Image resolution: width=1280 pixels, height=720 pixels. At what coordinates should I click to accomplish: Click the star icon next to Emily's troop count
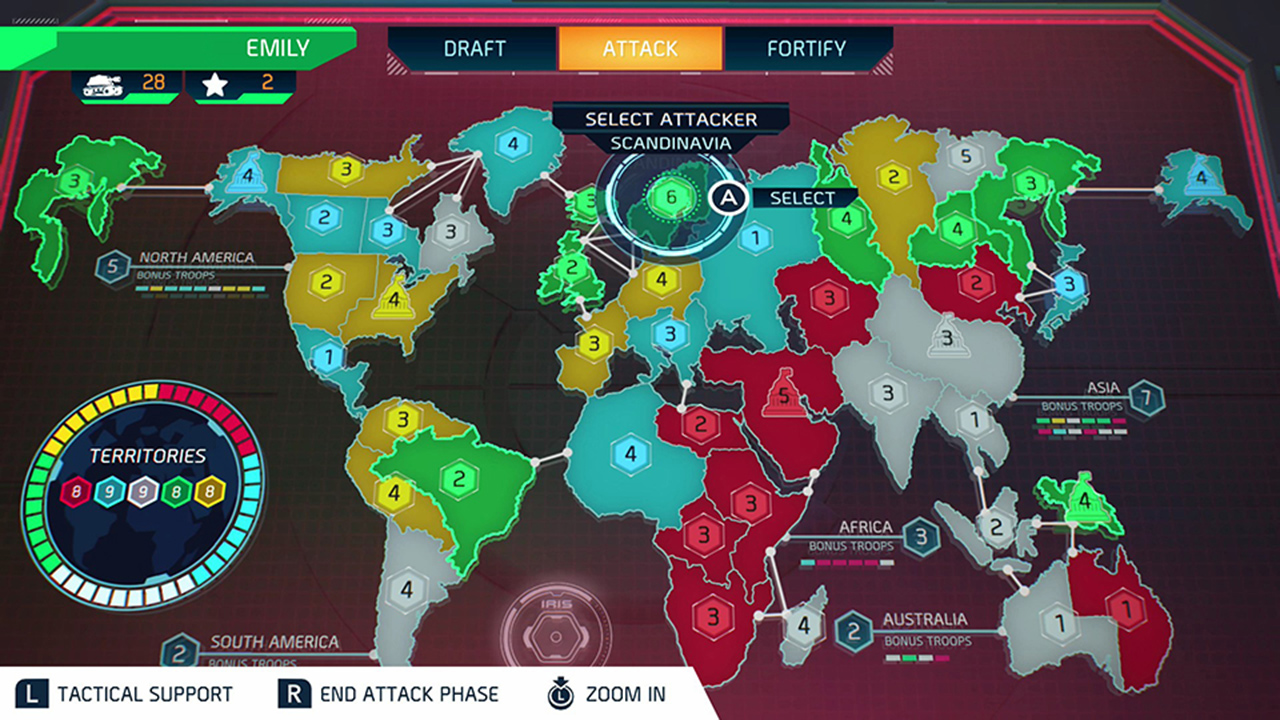point(213,83)
